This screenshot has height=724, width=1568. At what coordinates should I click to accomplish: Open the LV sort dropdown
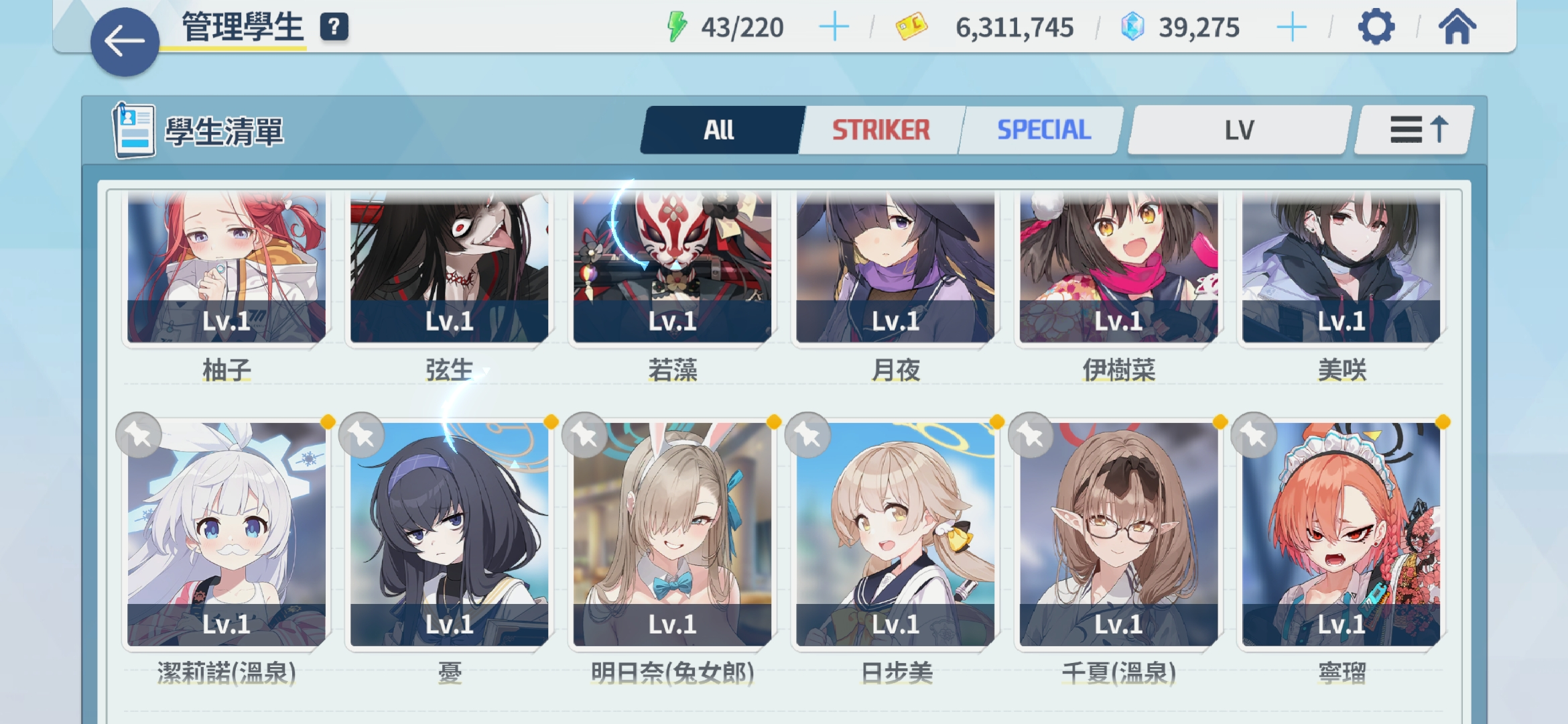(1238, 130)
